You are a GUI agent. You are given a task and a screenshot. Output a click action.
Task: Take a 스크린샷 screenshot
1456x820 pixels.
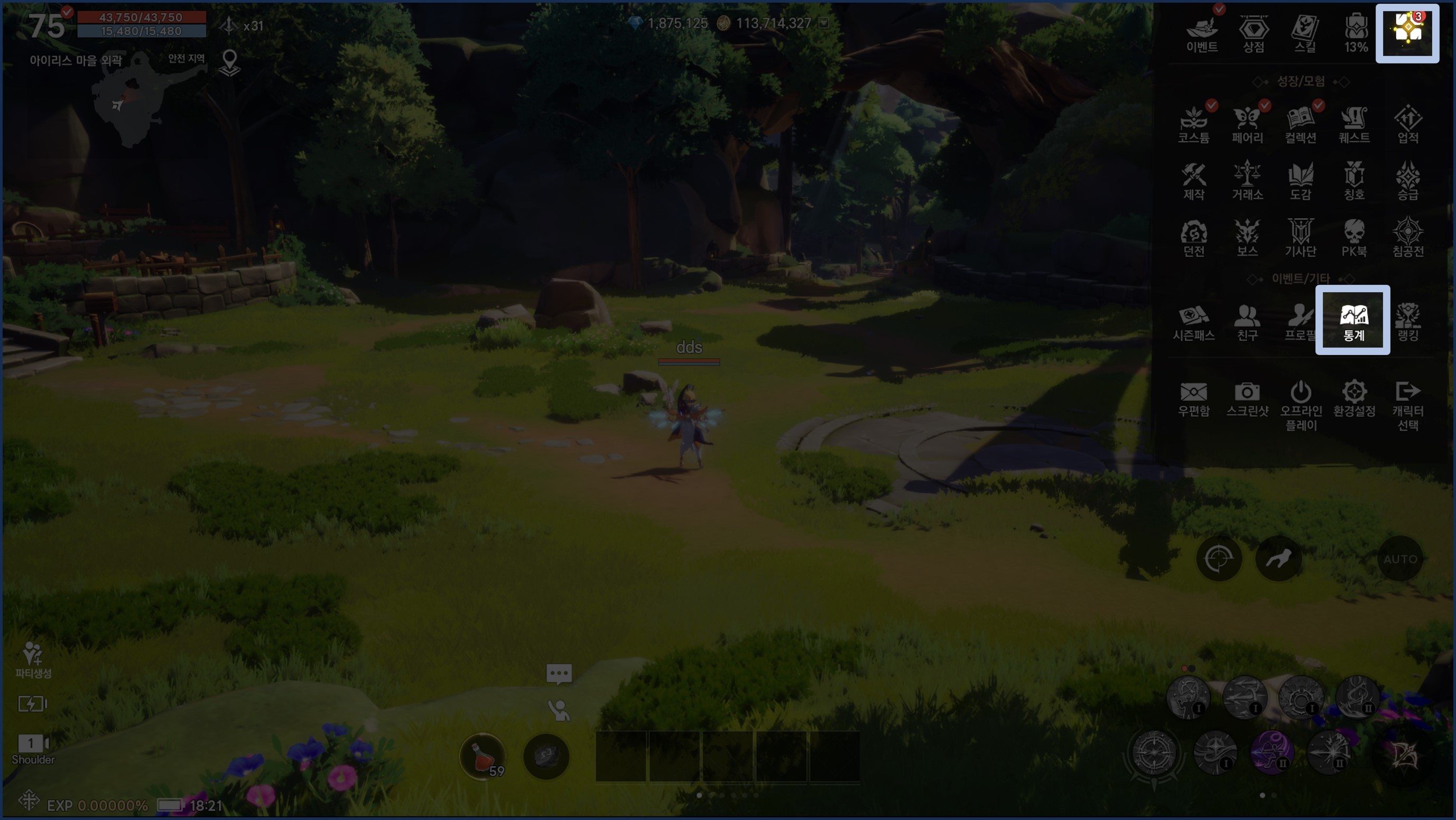(1247, 398)
